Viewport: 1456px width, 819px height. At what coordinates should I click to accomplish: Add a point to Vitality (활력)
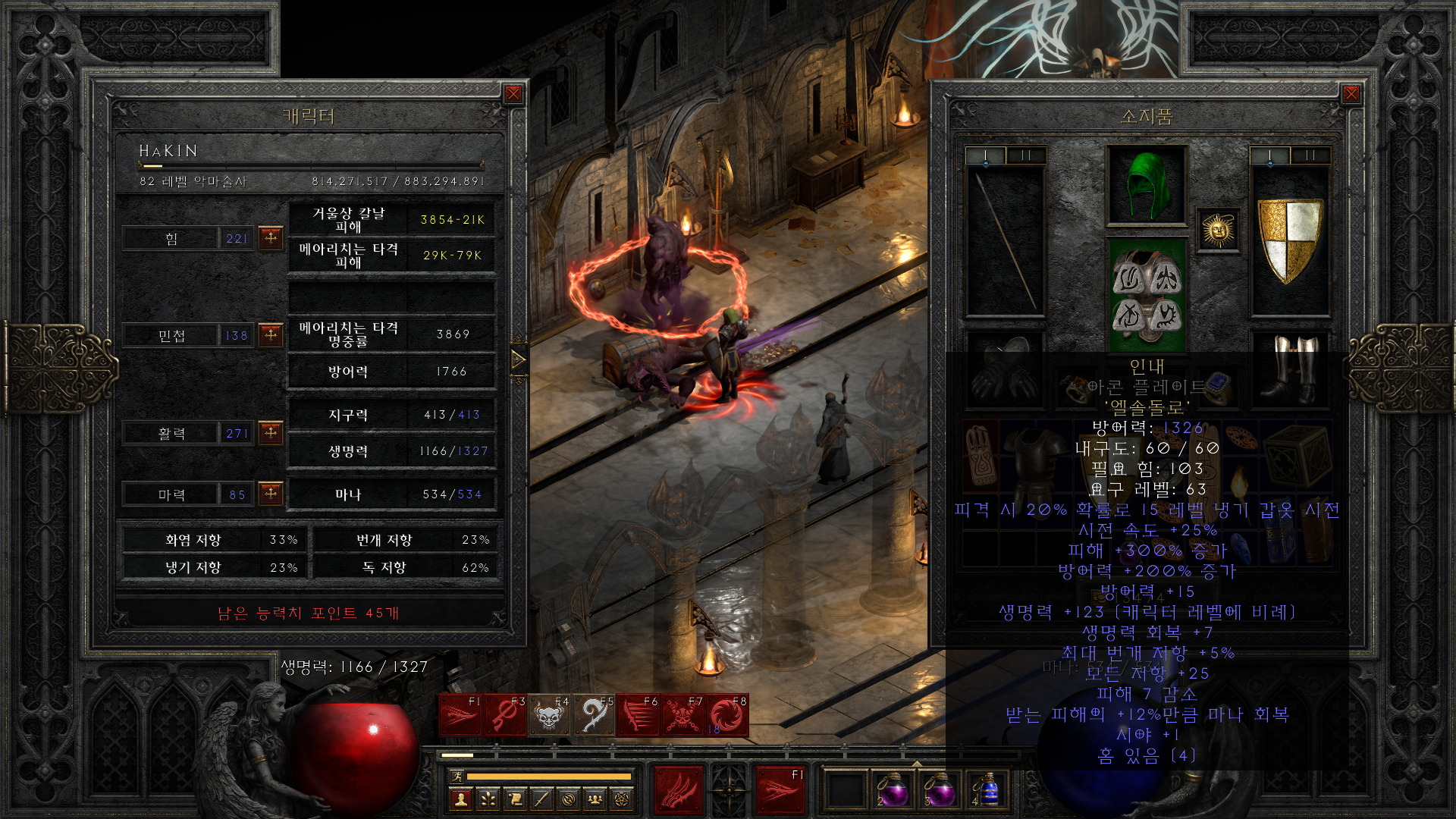(271, 433)
